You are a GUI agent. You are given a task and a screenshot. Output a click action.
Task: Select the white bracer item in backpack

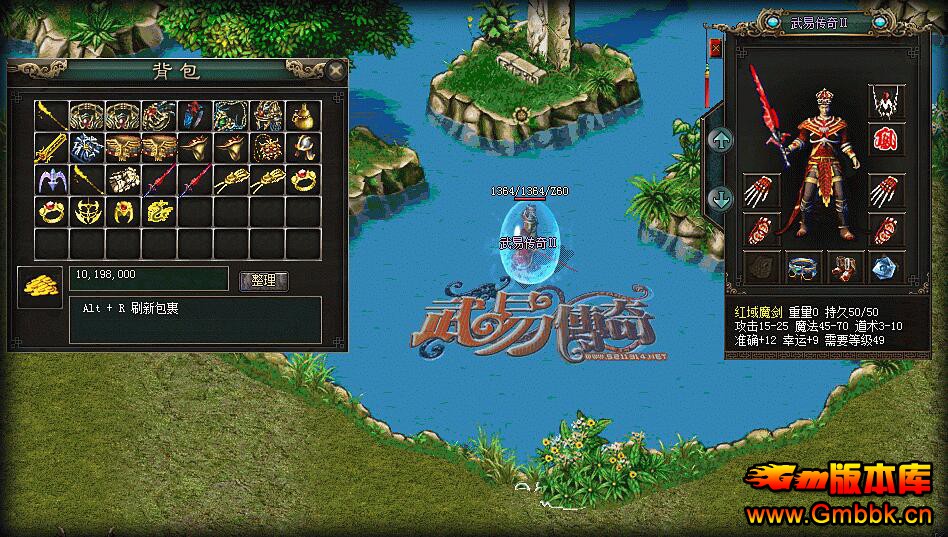click(x=123, y=181)
